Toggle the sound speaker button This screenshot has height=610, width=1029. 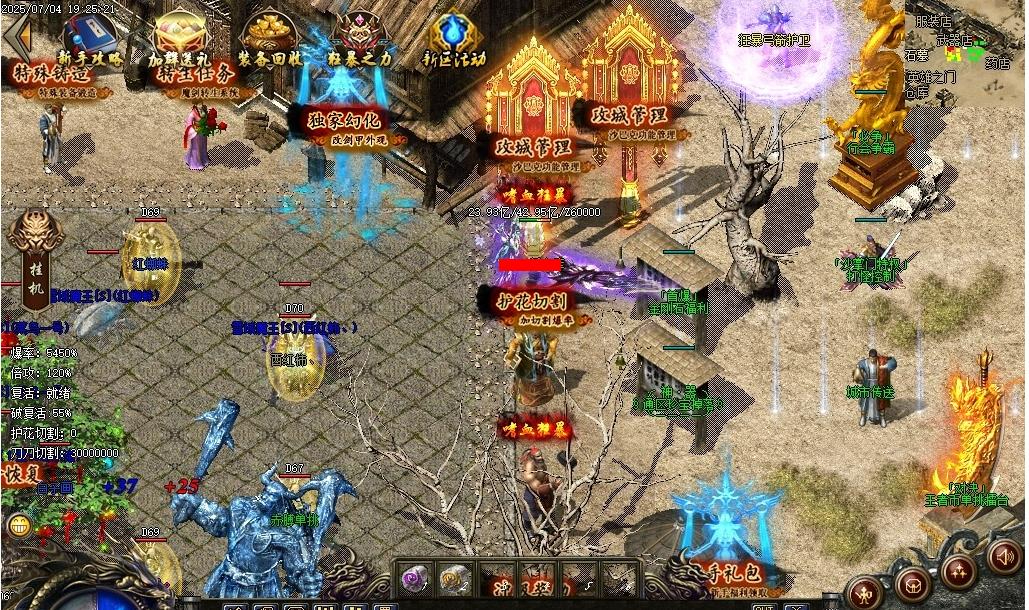click(x=1003, y=556)
